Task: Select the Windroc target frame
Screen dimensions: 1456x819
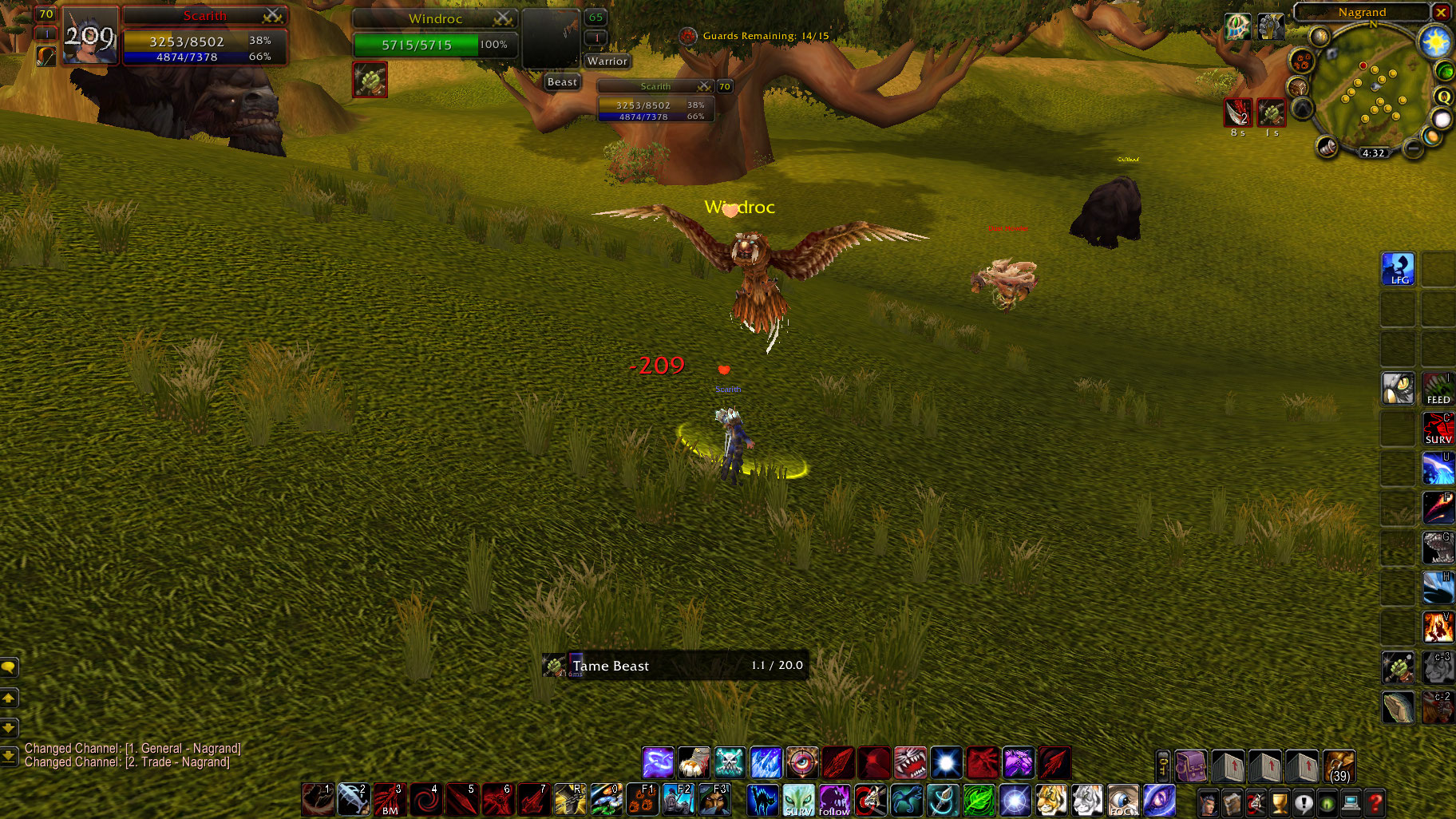Action: (435, 32)
